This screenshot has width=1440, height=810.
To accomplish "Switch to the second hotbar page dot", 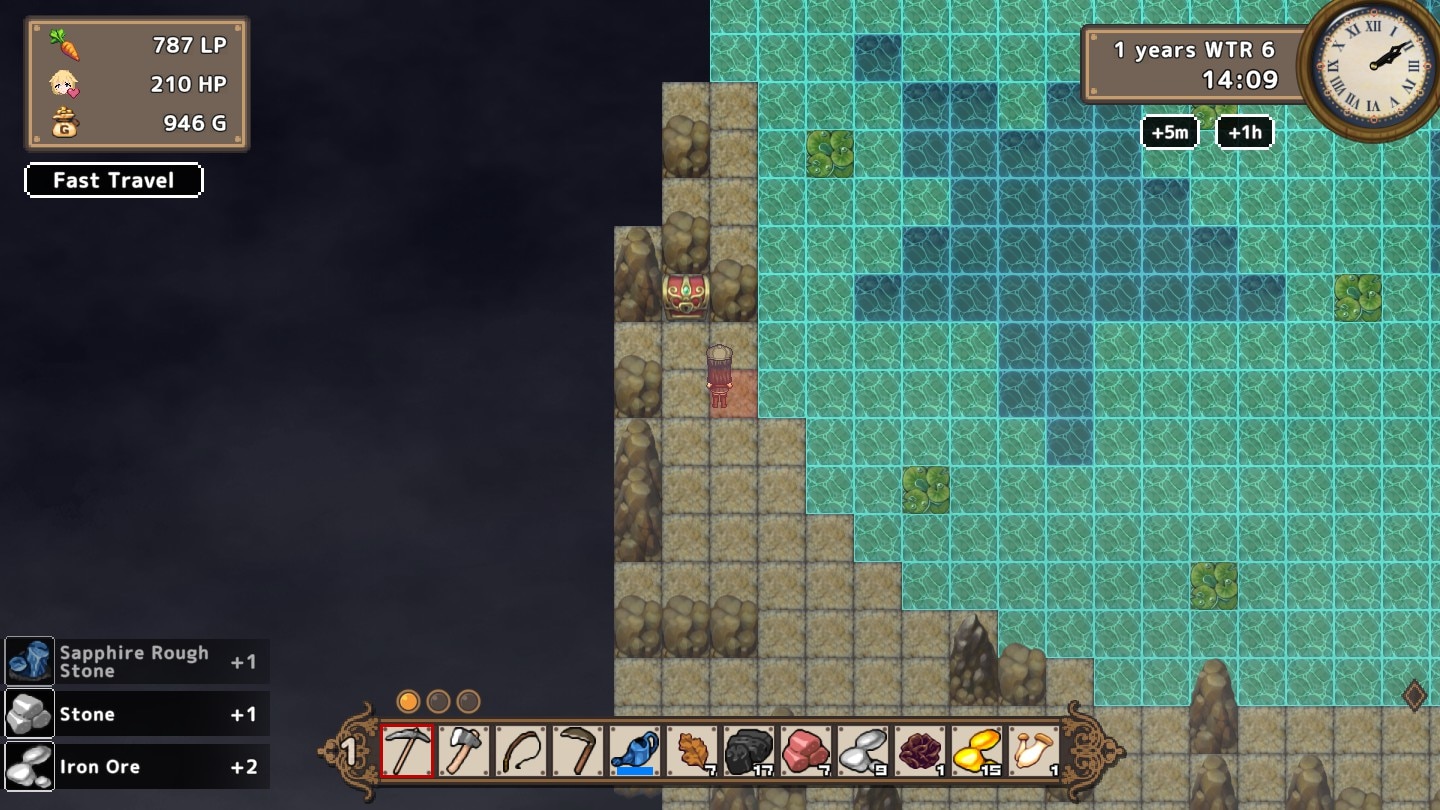I will pos(438,701).
